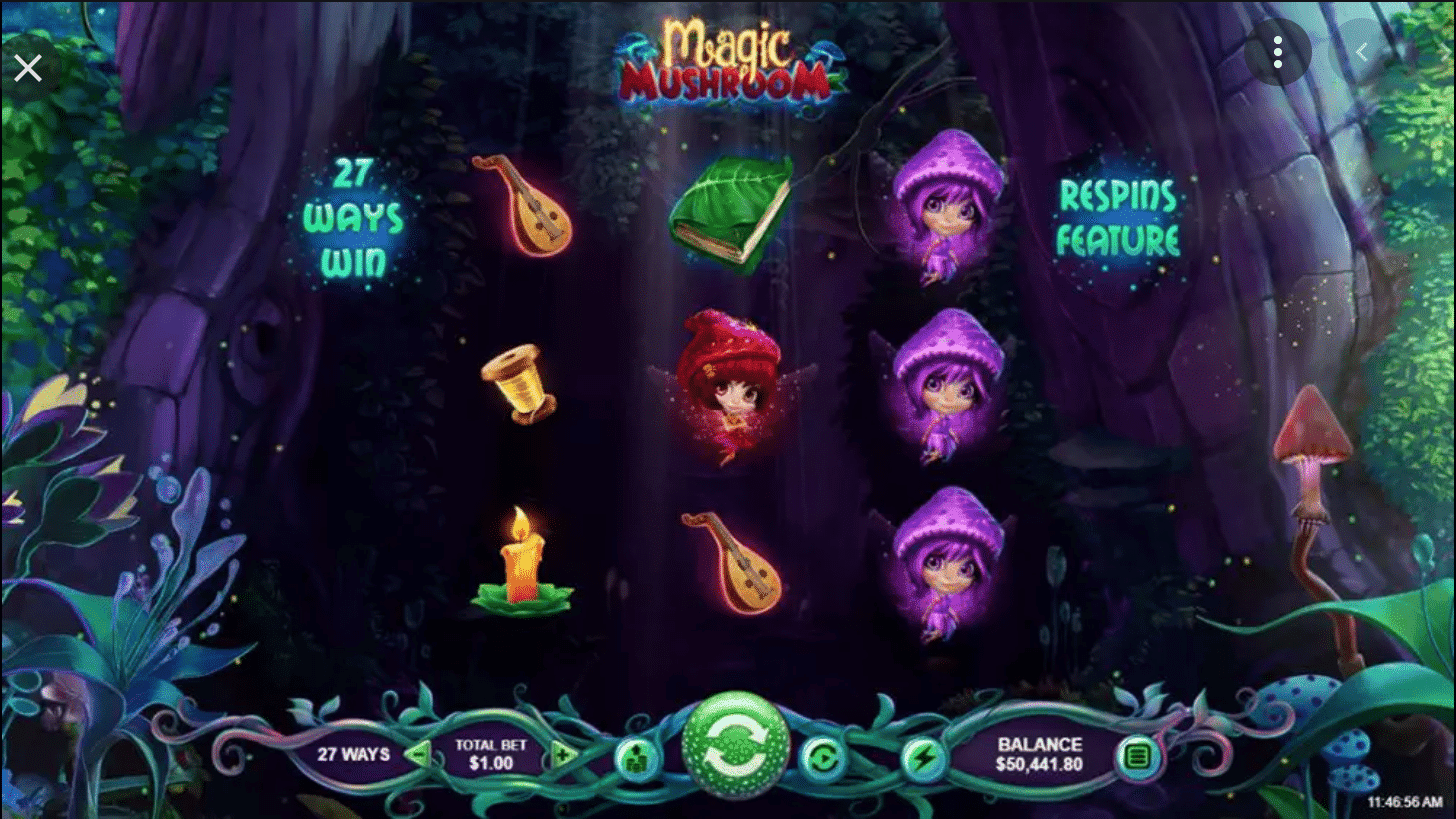The width and height of the screenshot is (1456, 819).
Task: Switch Spin to stop mode
Action: click(x=736, y=744)
